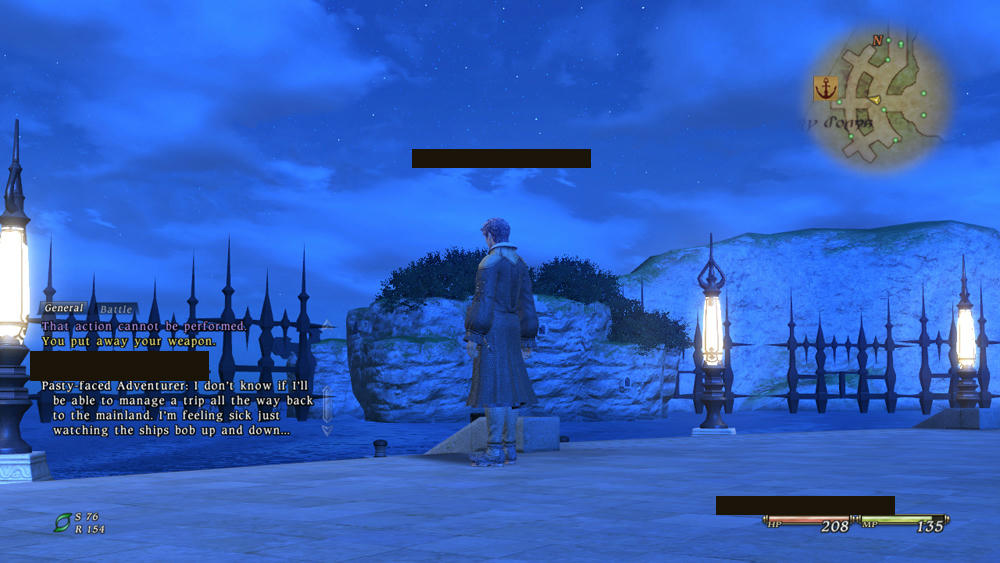This screenshot has height=563, width=1000.
Task: Click the anchor ferry marker on minimap
Action: [x=825, y=89]
